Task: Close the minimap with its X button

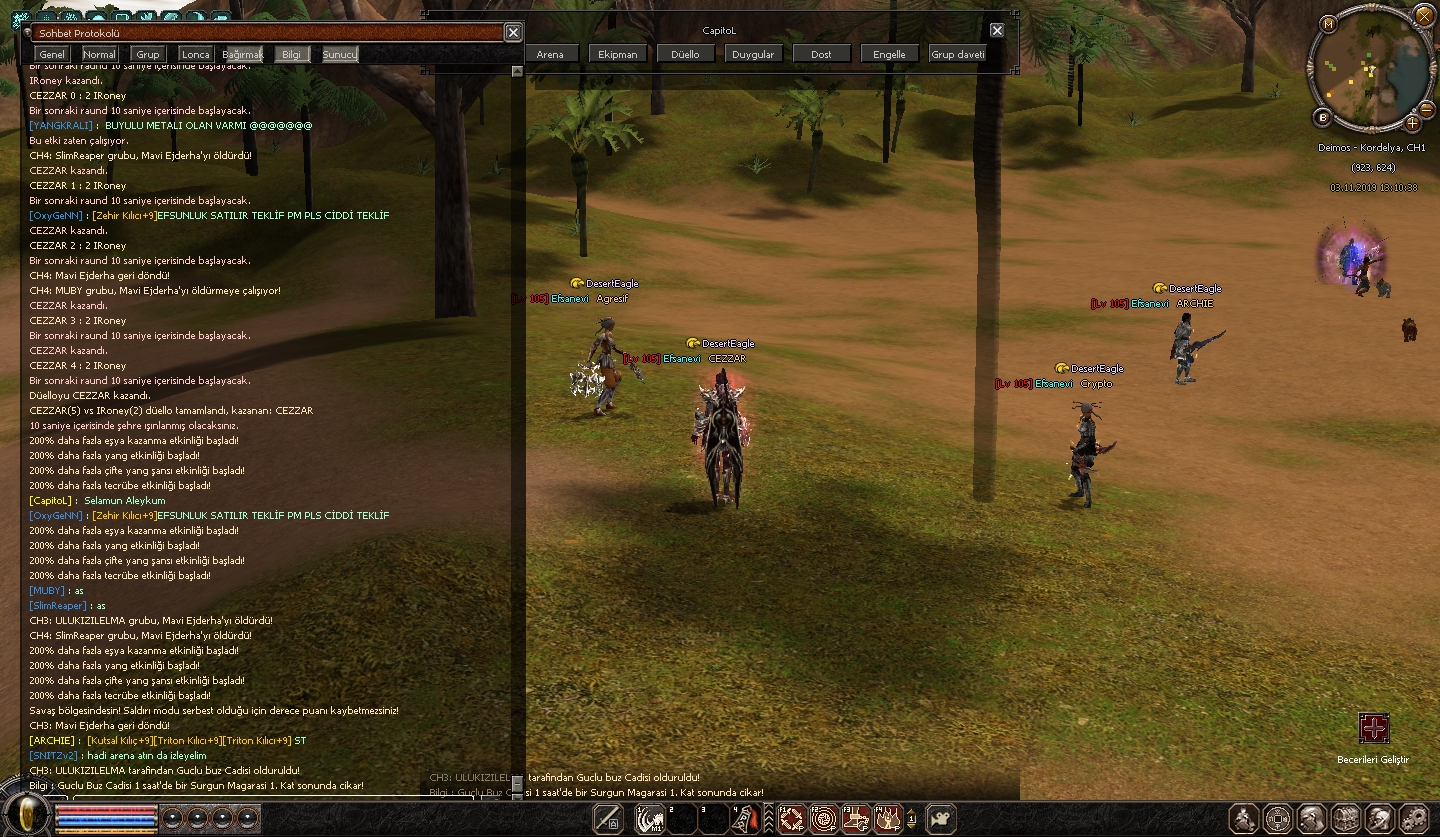Action: point(1424,16)
